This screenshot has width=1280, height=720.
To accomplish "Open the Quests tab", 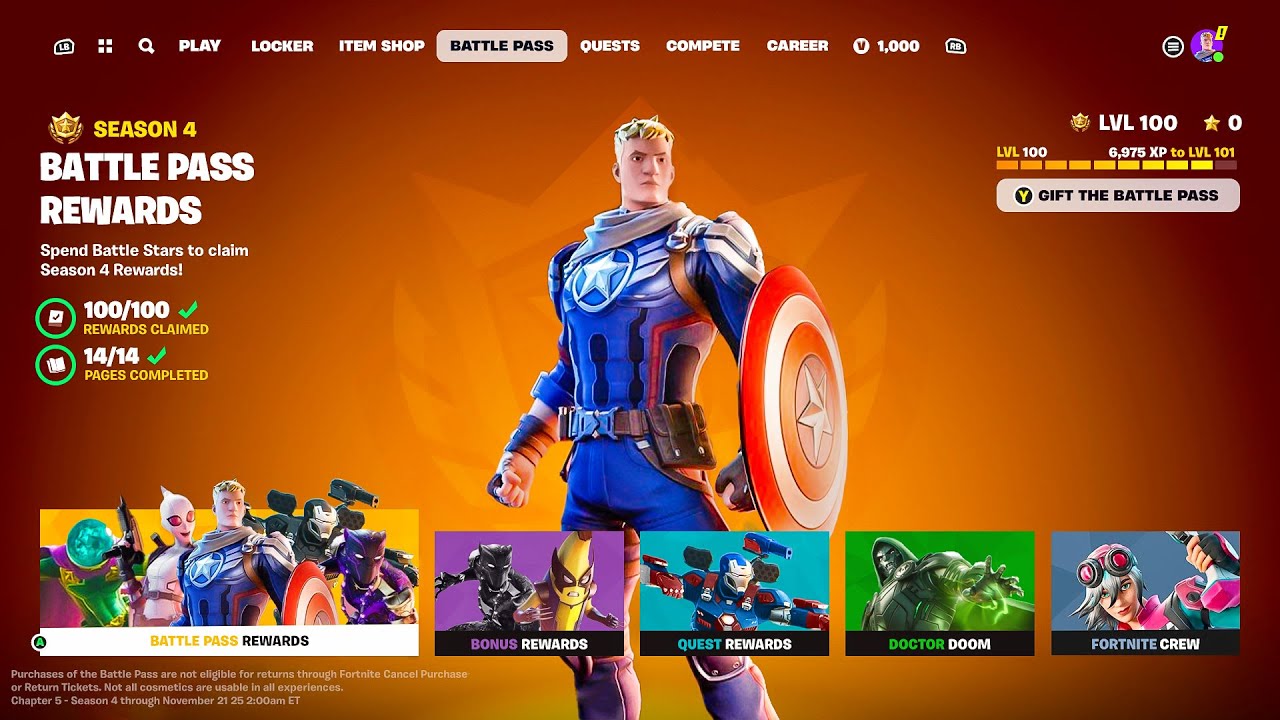I will coord(611,46).
